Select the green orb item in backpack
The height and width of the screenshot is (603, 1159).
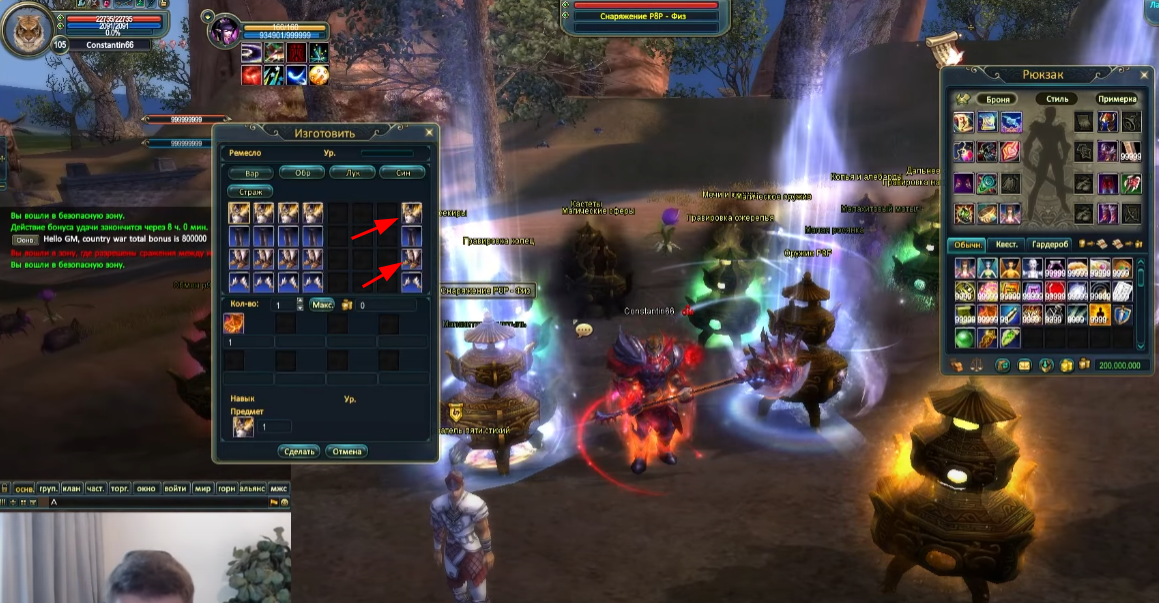point(964,338)
